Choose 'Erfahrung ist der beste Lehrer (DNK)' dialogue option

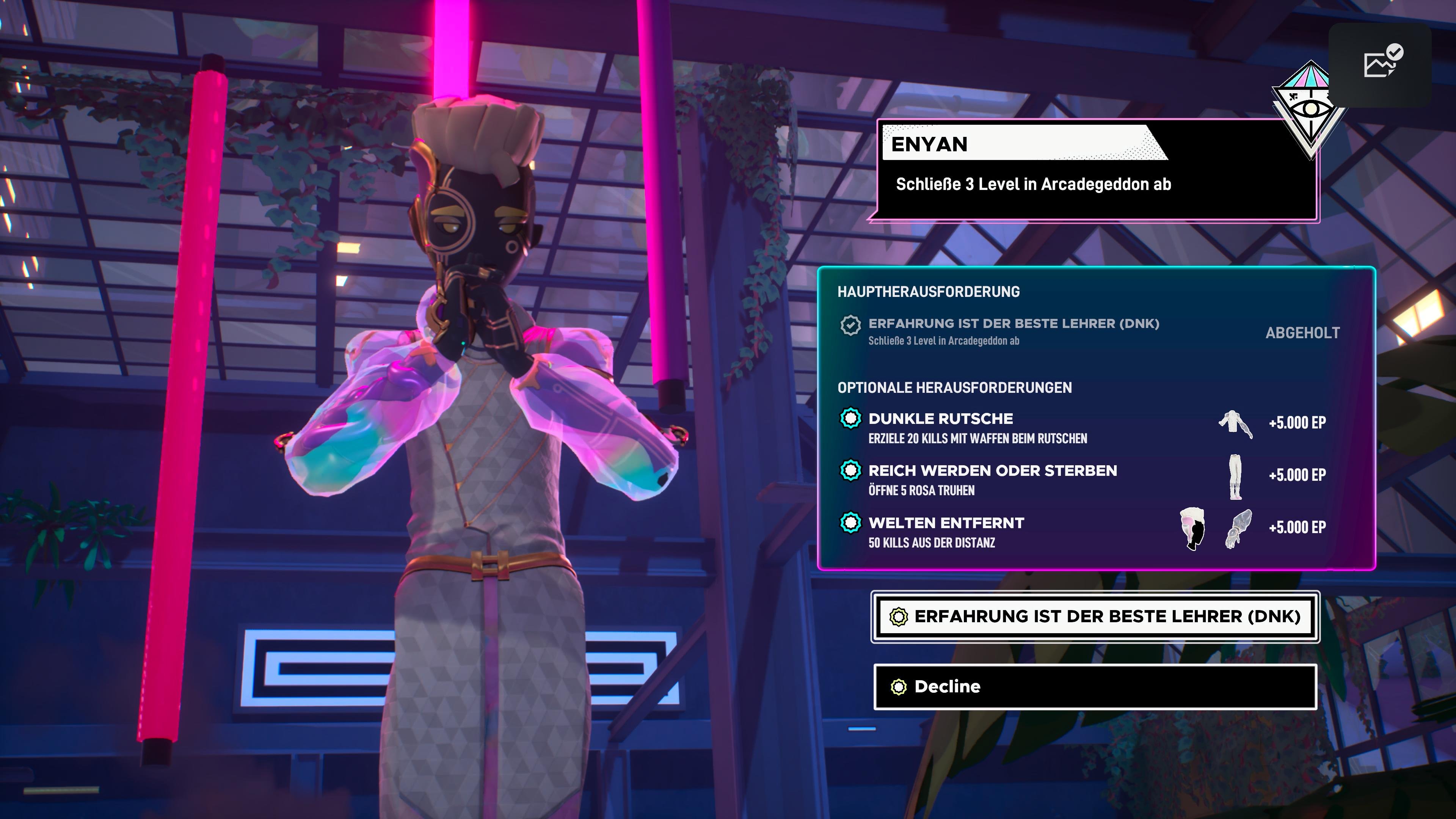coord(1095,617)
